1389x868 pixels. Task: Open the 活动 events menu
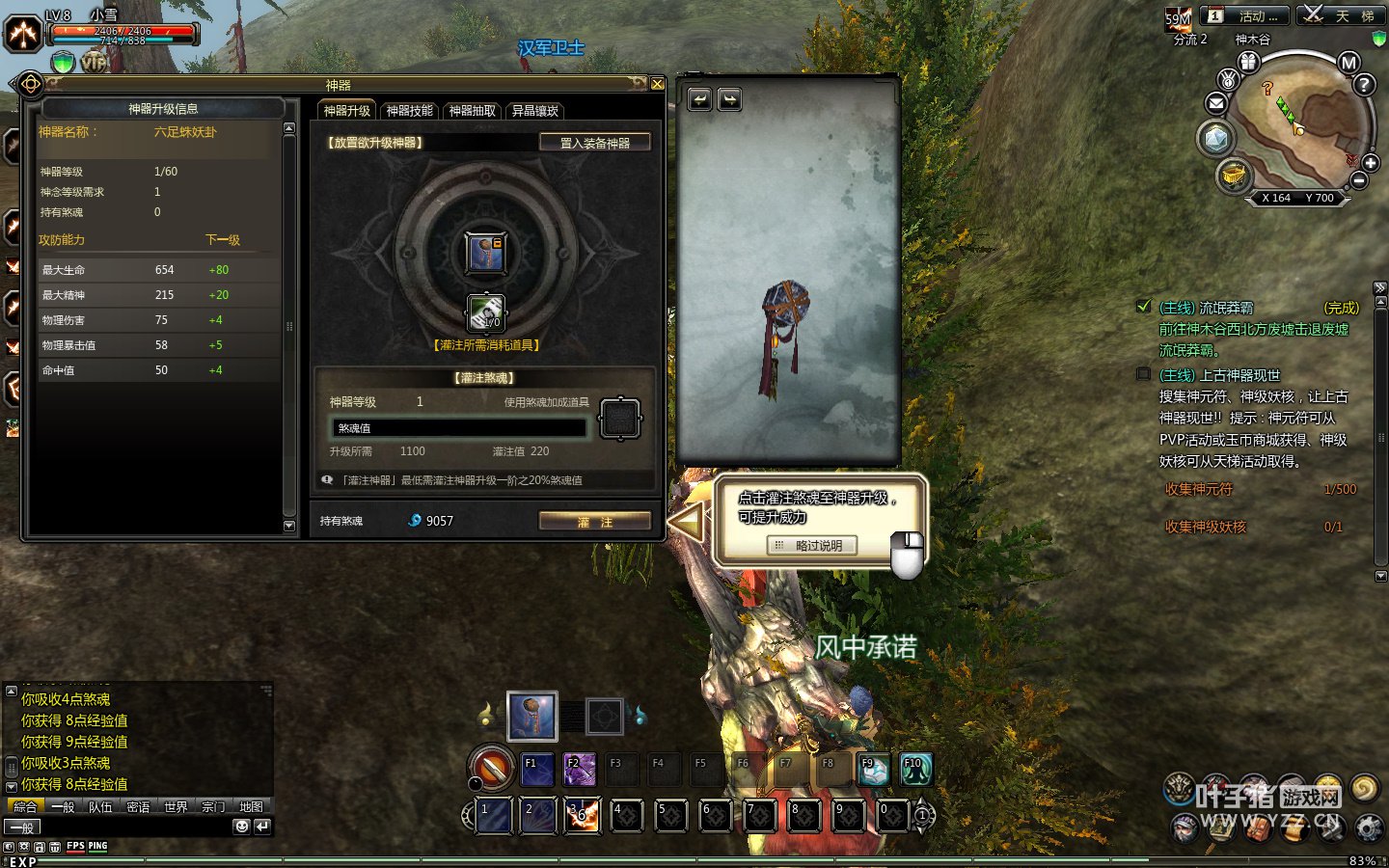click(x=1244, y=16)
